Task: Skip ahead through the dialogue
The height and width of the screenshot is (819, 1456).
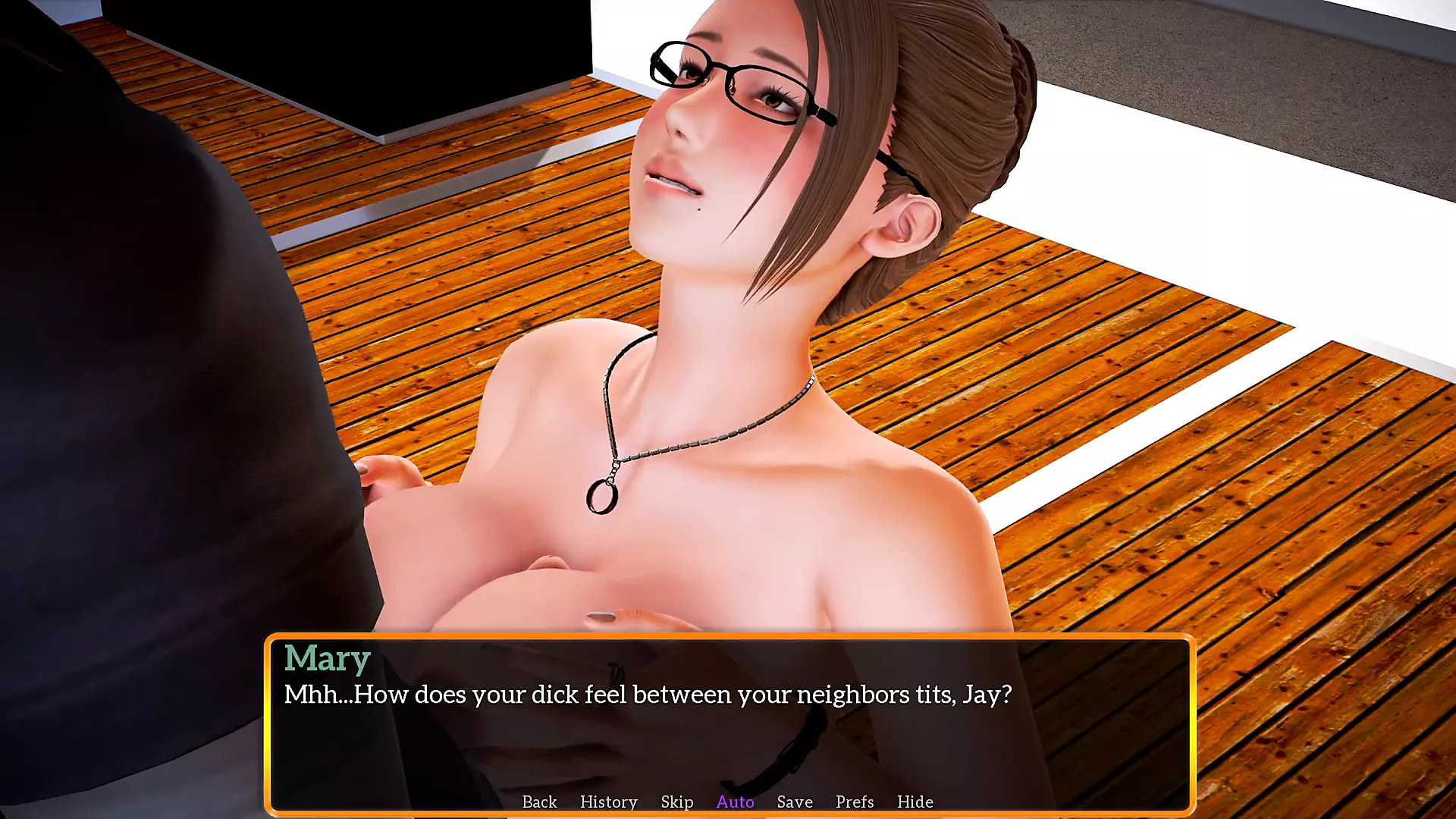Action: 676,802
